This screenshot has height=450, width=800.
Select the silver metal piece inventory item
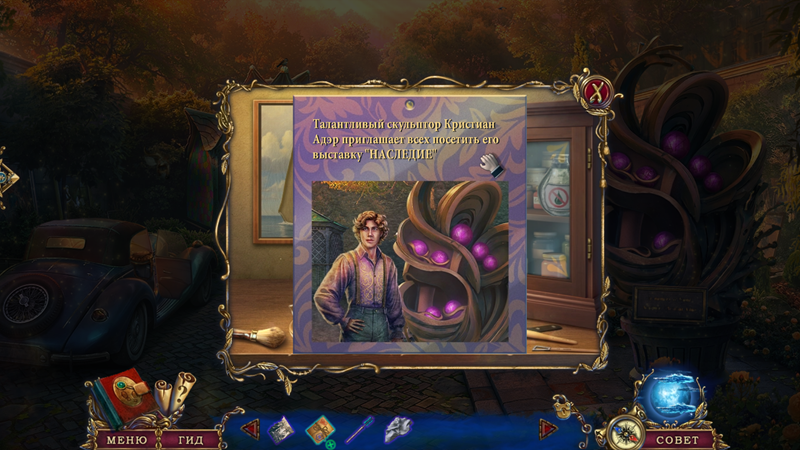398,430
